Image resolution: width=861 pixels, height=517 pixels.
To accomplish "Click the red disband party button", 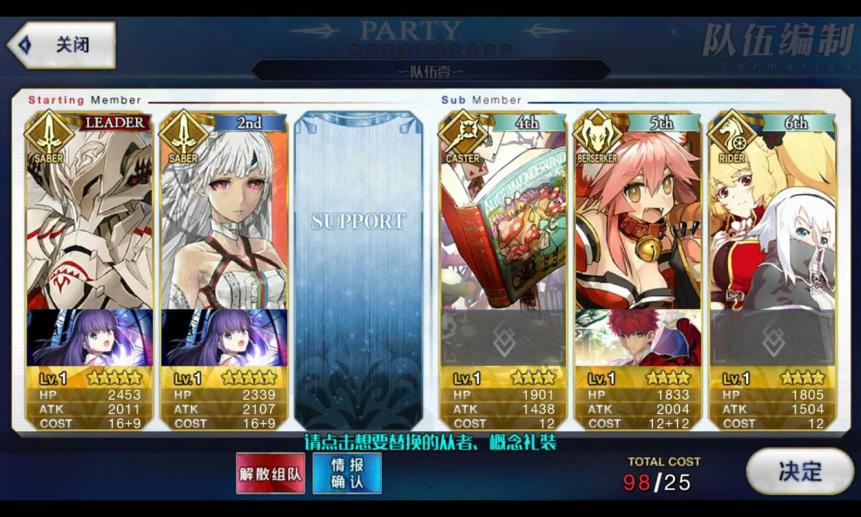I will tap(270, 473).
